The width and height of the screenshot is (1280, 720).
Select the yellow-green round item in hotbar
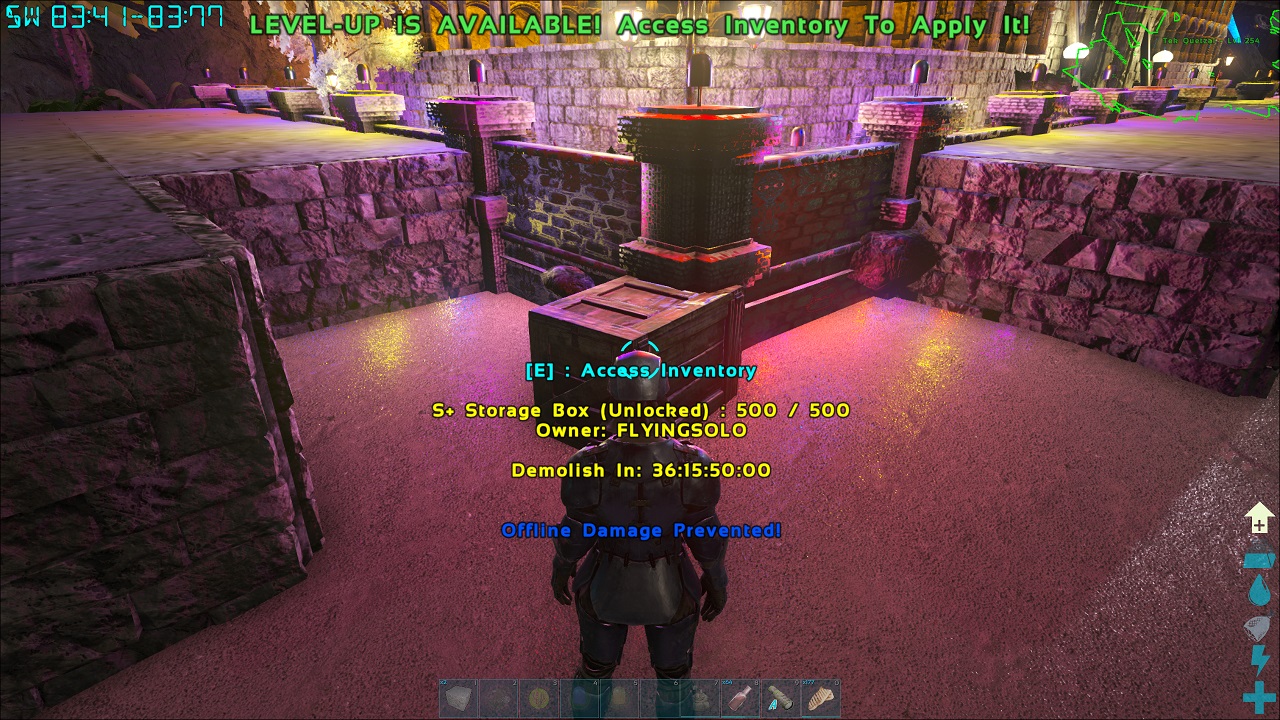click(539, 698)
